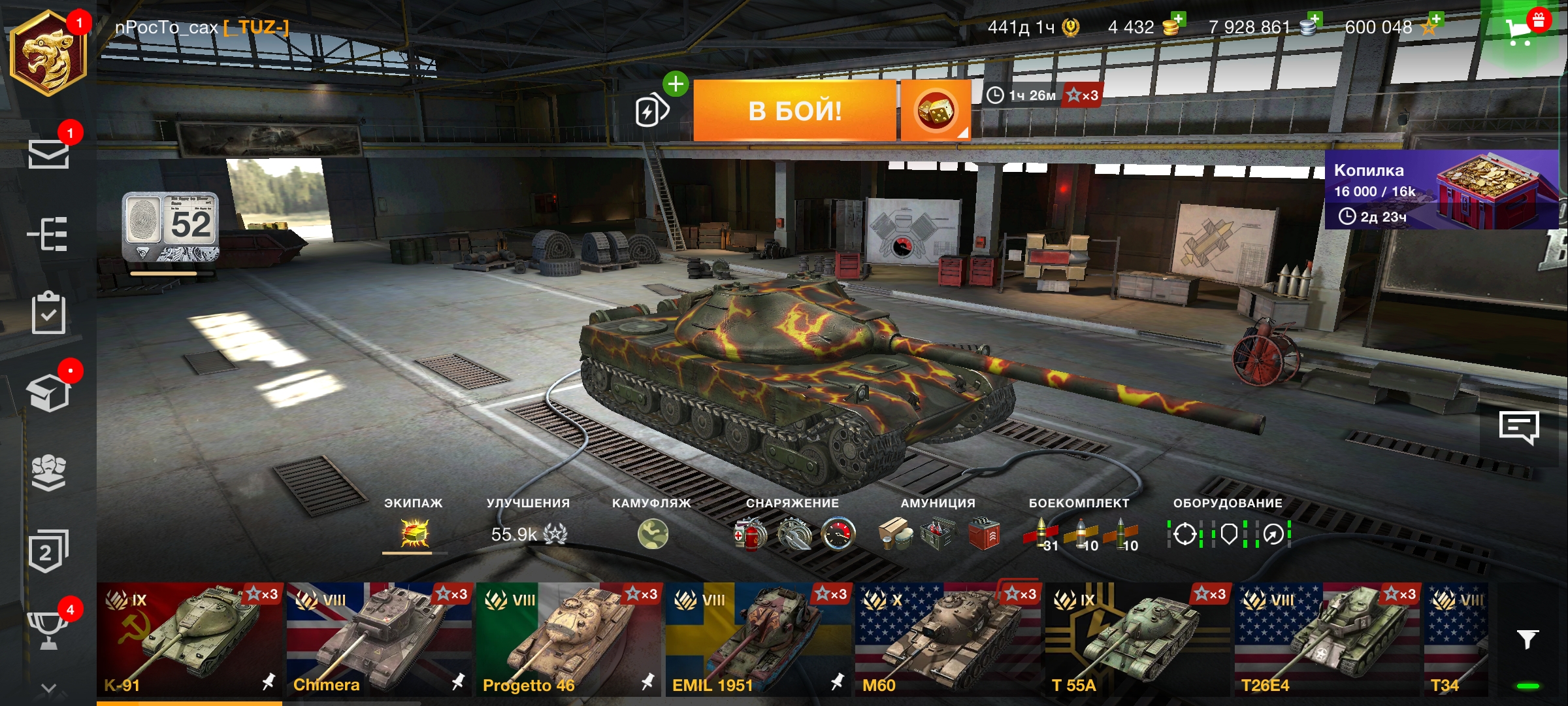Choose the Progetto 46 tank card

pos(568,639)
